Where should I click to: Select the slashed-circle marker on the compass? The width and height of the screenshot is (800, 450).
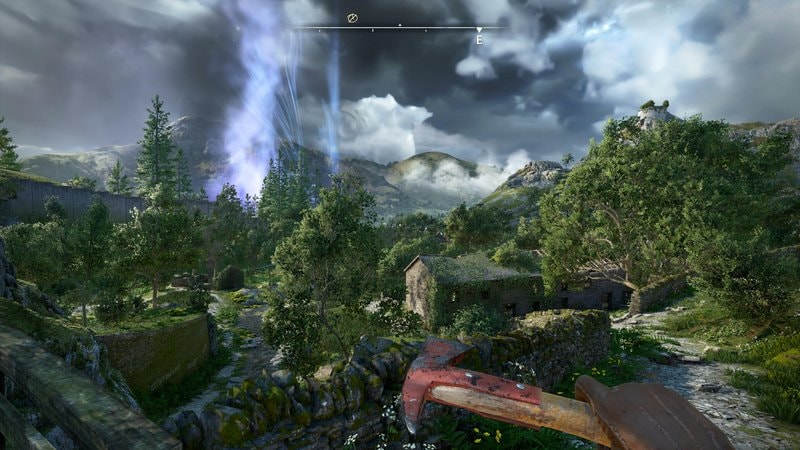352,18
